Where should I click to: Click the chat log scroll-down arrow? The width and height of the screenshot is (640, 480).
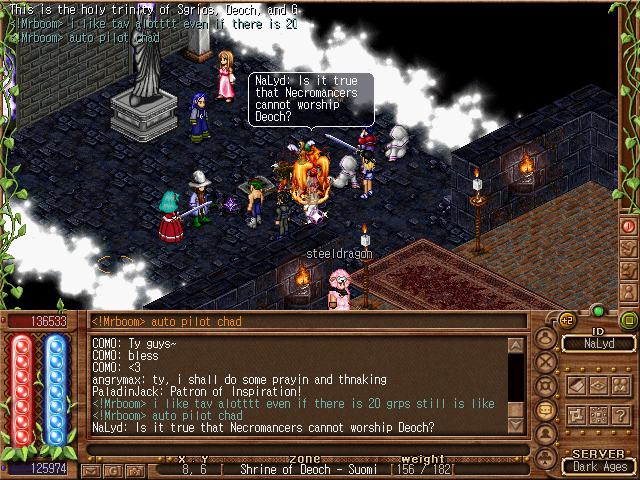coord(516,424)
